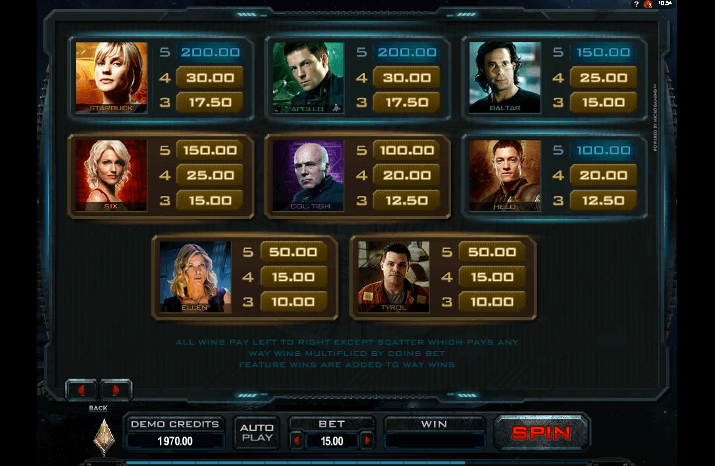The image size is (715, 466).
Task: Decrease the bet with left arrow
Action: pos(296,439)
